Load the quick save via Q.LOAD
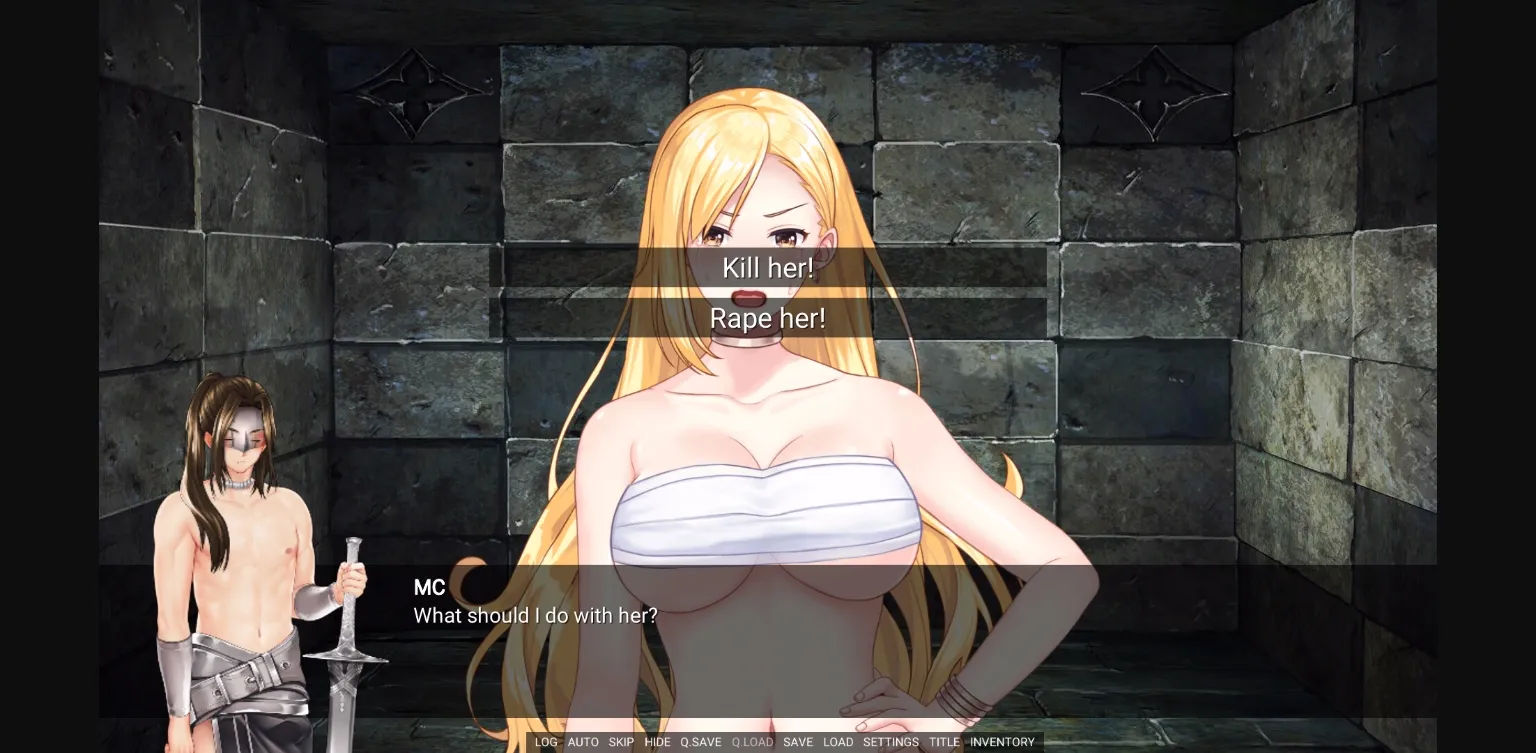1536x753 pixels. (x=751, y=742)
